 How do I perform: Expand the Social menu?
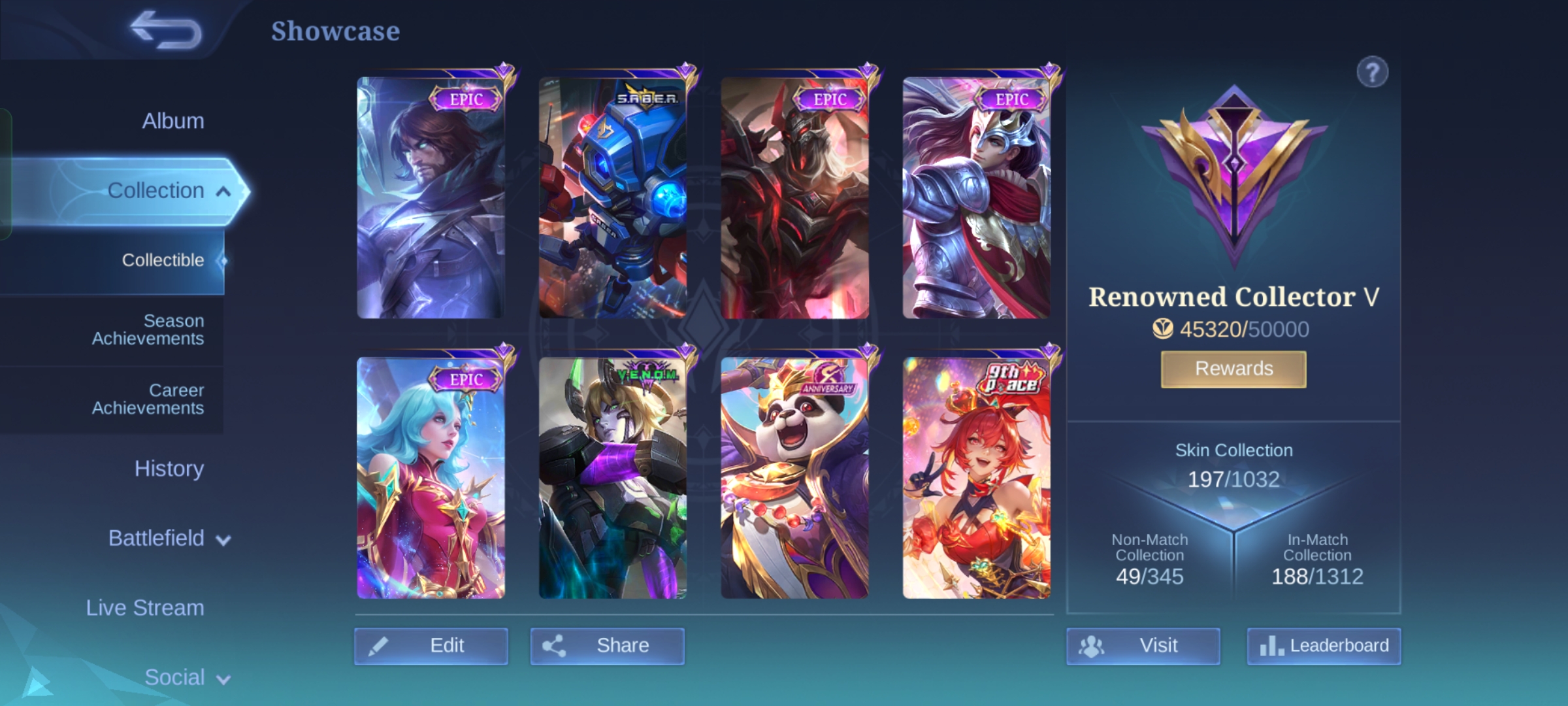[186, 677]
